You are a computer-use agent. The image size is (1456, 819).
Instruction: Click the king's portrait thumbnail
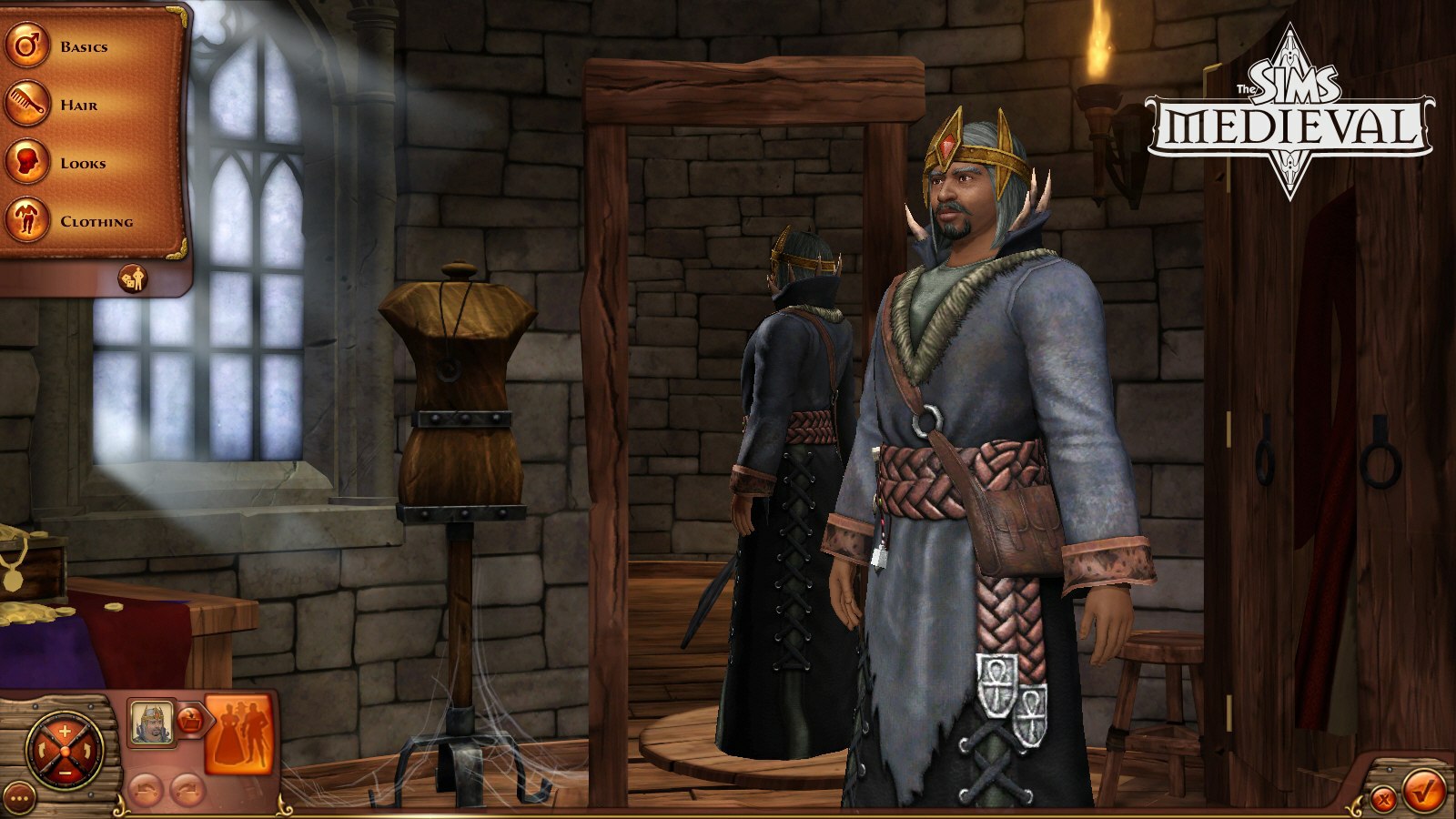pos(153,722)
